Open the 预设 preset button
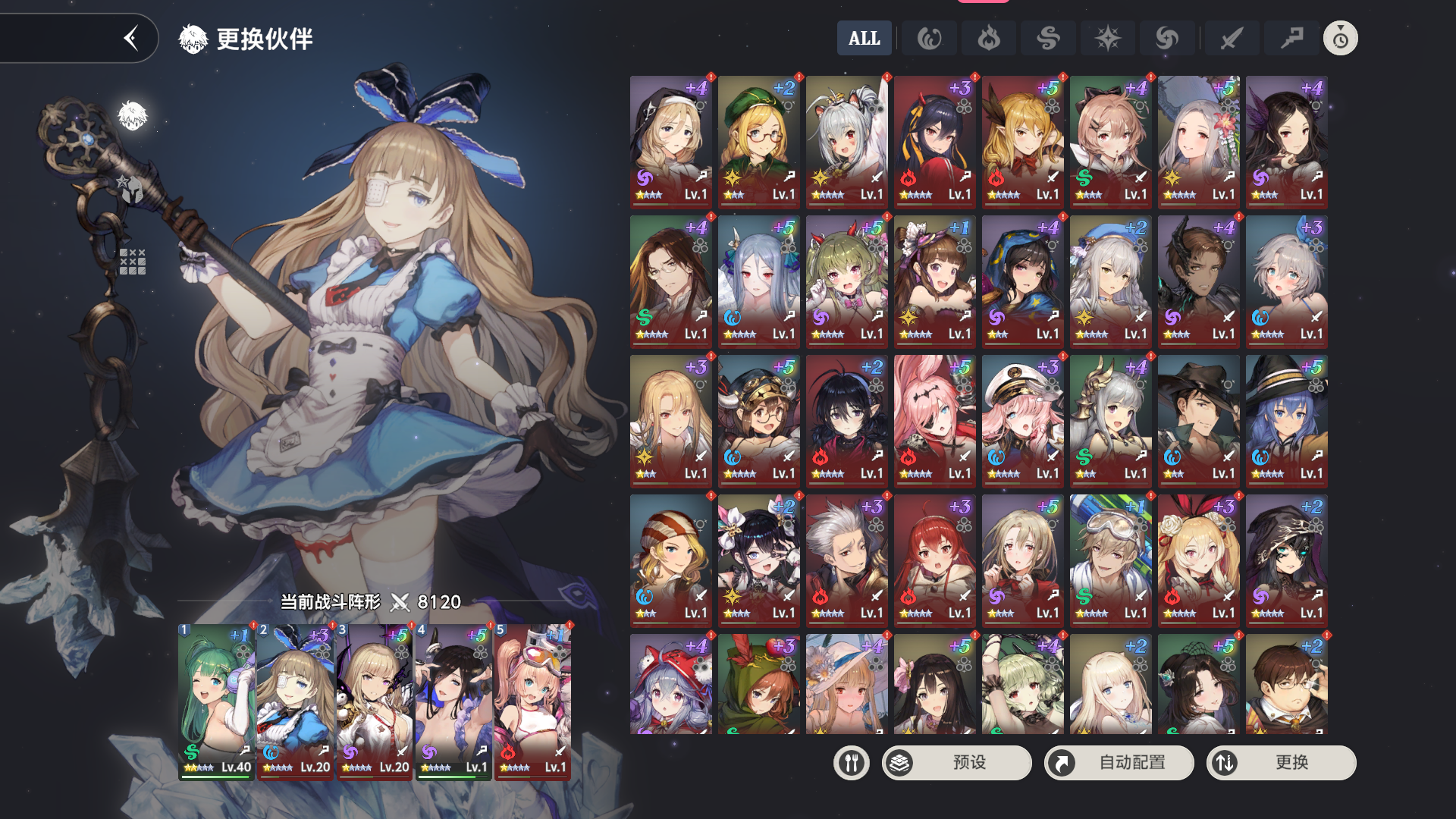Image resolution: width=1456 pixels, height=819 pixels. click(x=956, y=762)
